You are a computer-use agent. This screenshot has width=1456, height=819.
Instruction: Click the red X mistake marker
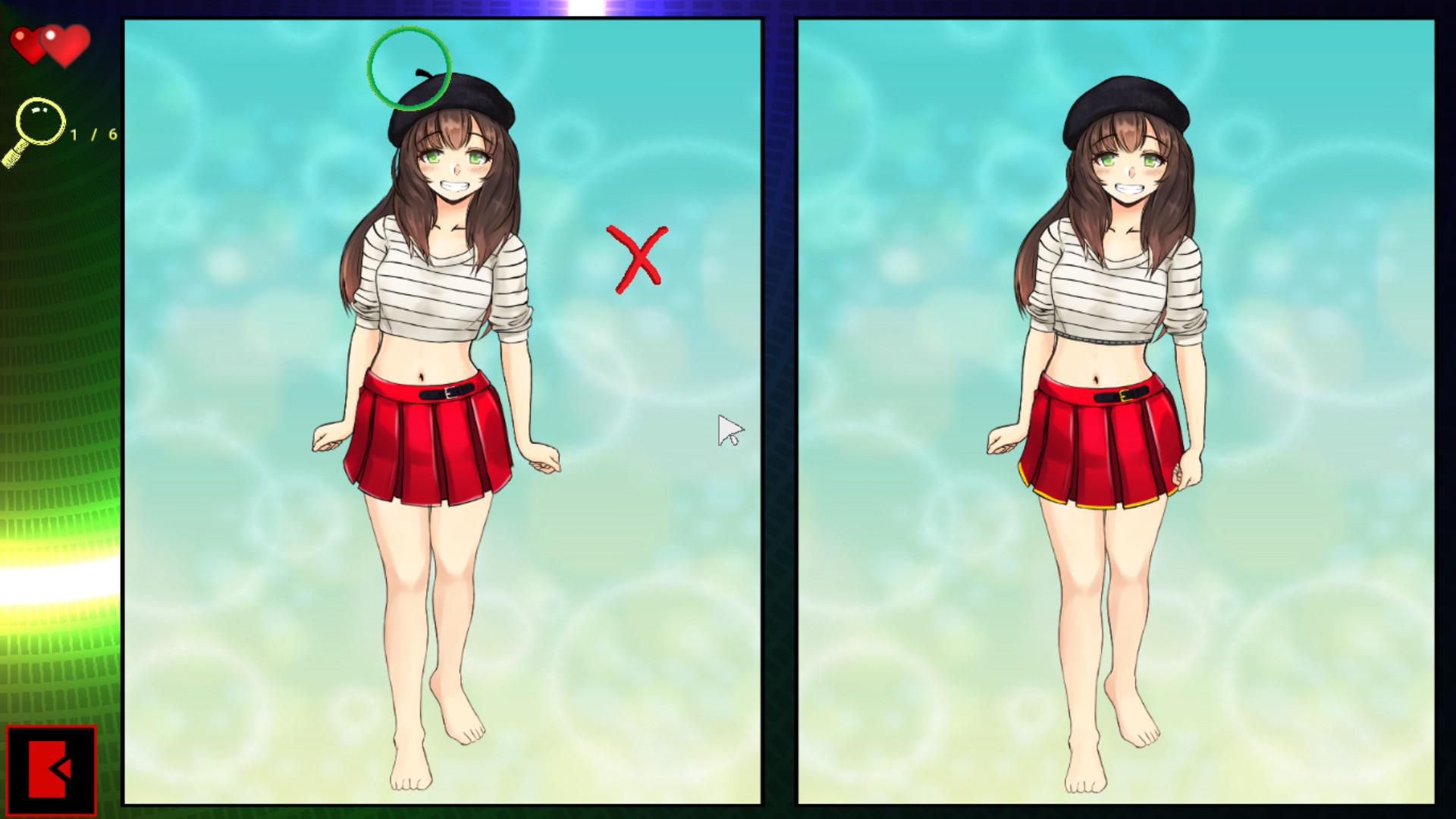click(635, 256)
